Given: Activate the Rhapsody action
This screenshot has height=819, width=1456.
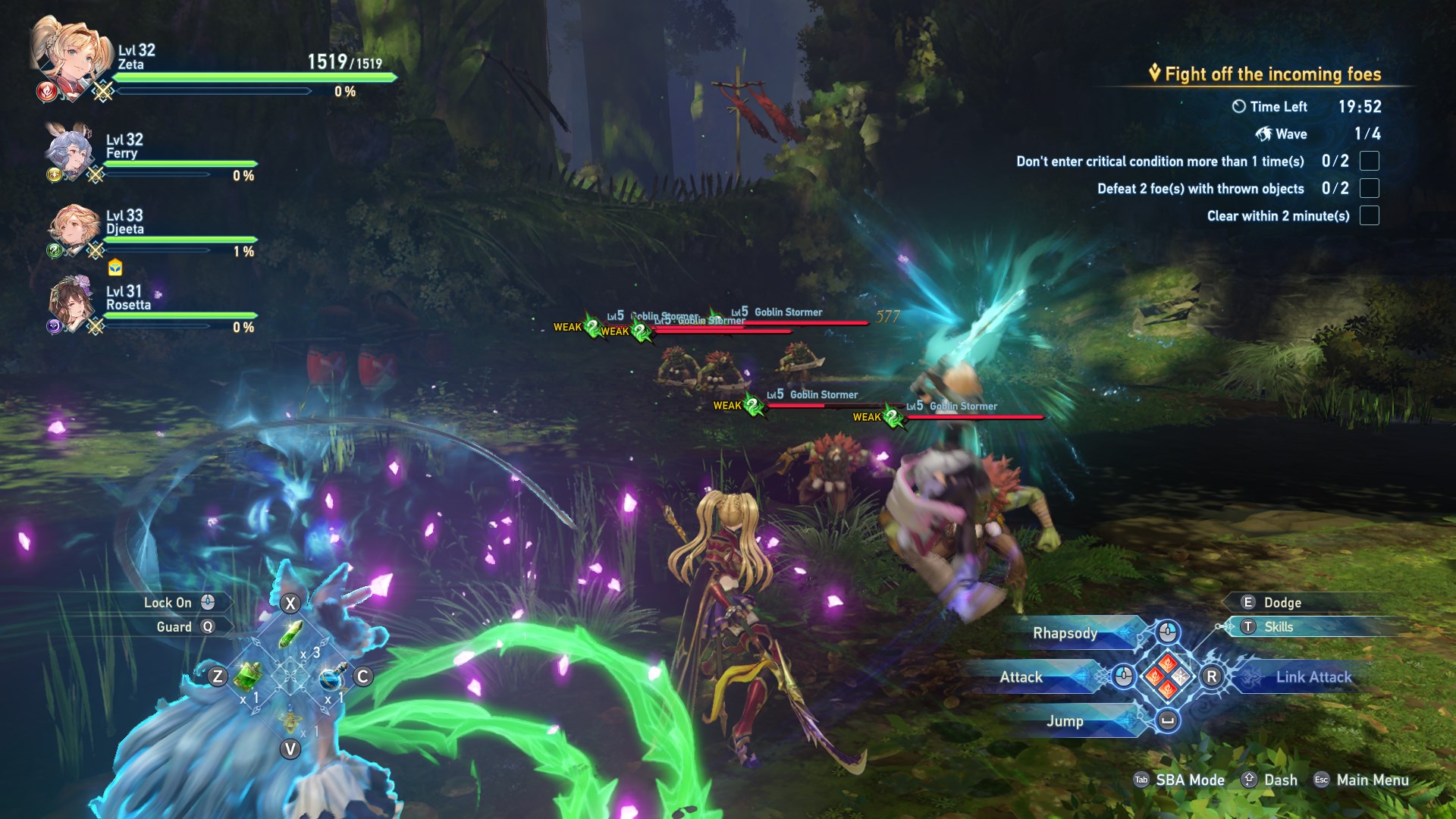Looking at the screenshot, I should click(1065, 633).
